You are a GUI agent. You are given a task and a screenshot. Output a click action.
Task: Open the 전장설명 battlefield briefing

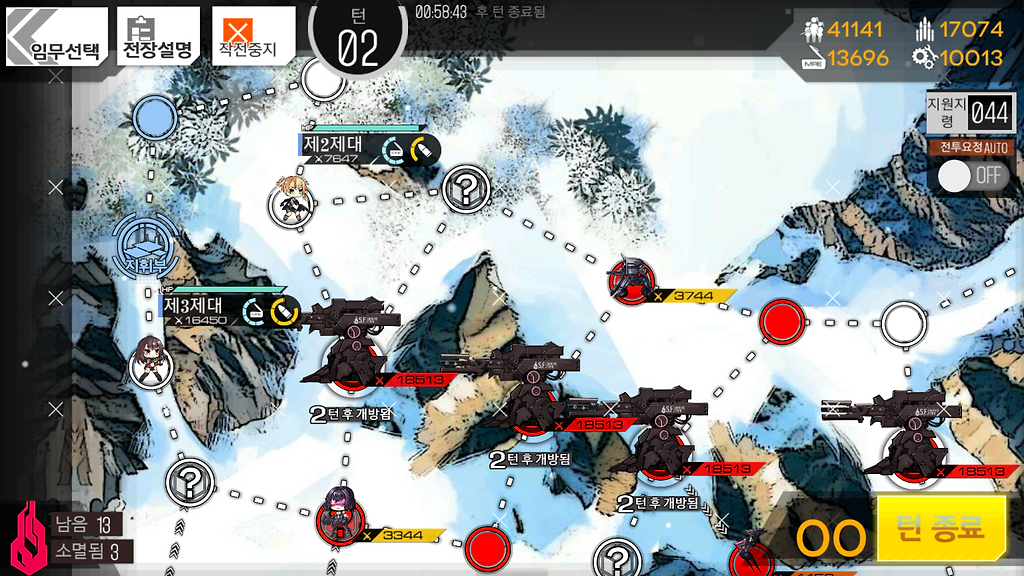[158, 37]
